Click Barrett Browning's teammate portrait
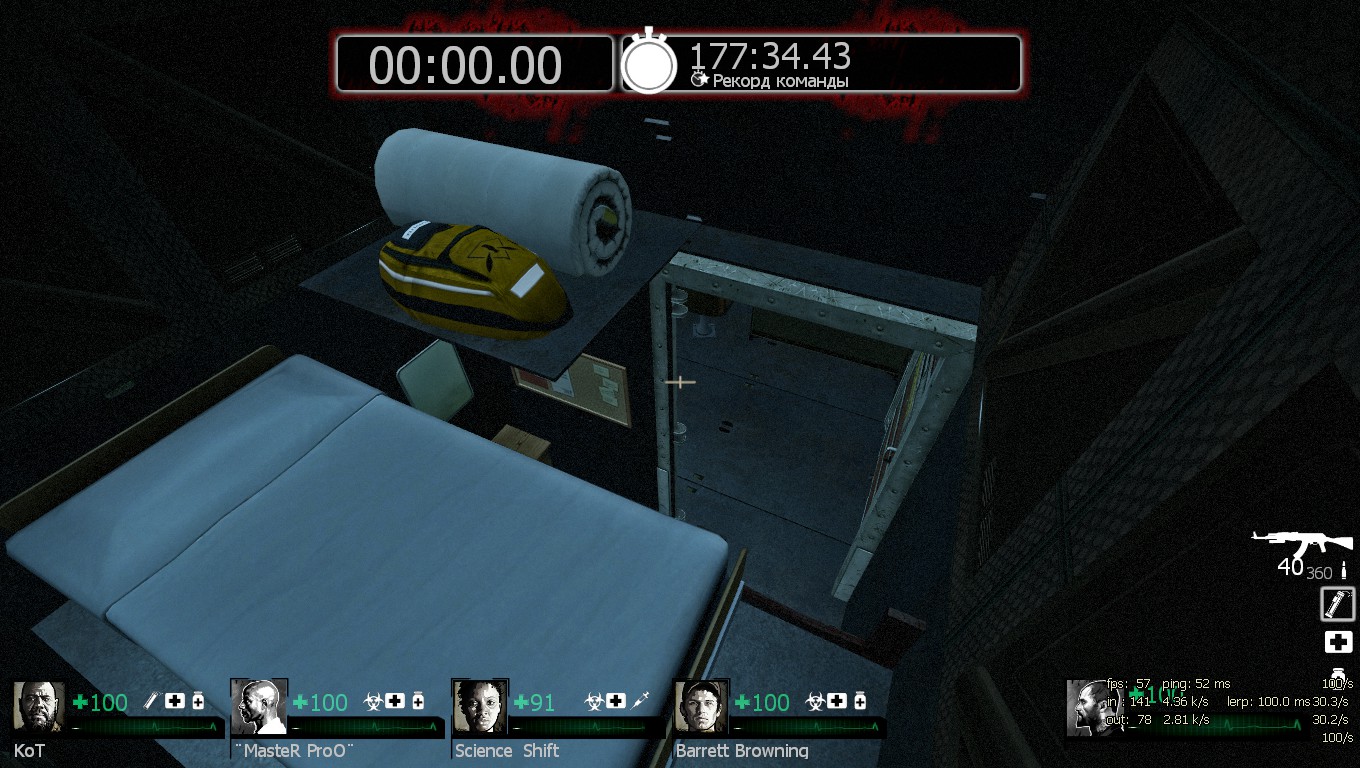The width and height of the screenshot is (1360, 768). [701, 706]
